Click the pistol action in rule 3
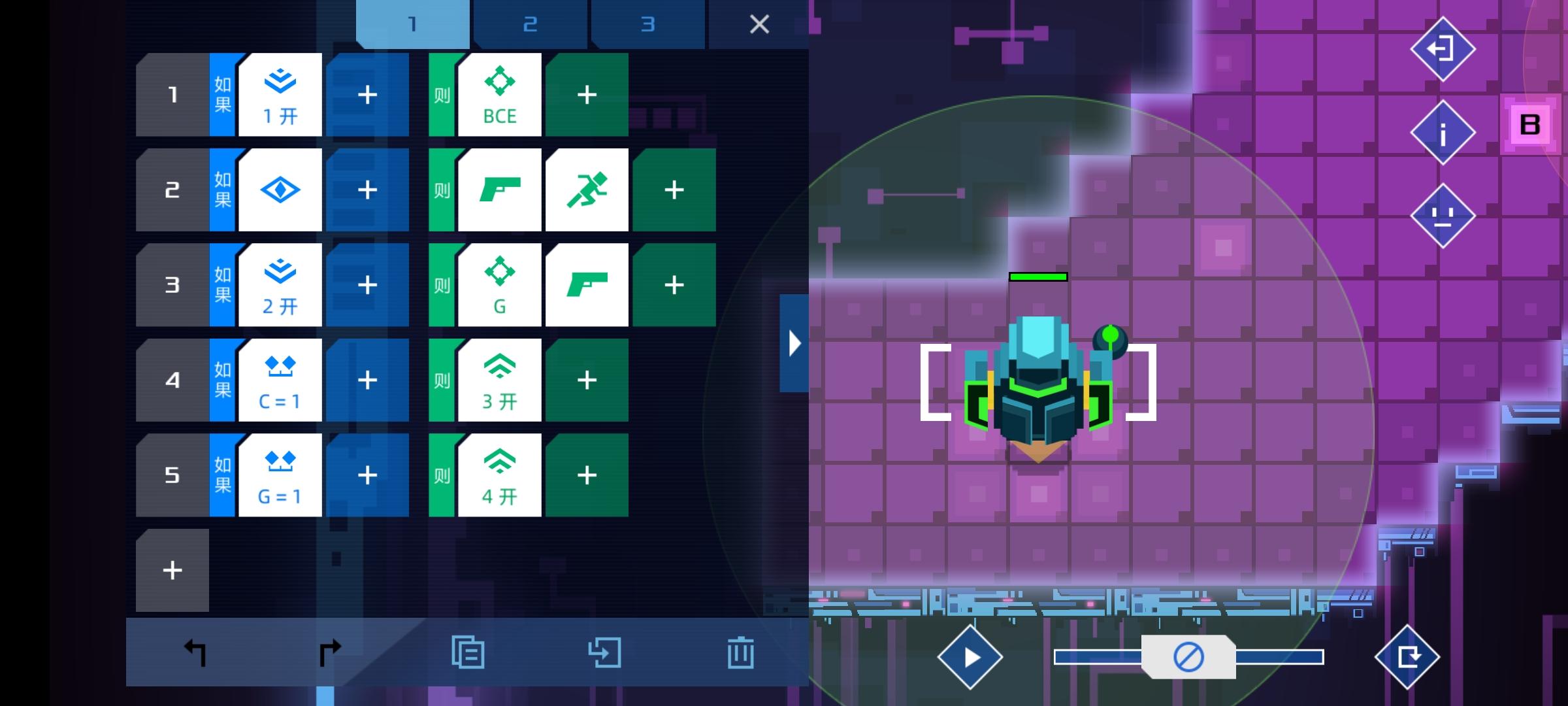The image size is (1568, 706). (587, 284)
